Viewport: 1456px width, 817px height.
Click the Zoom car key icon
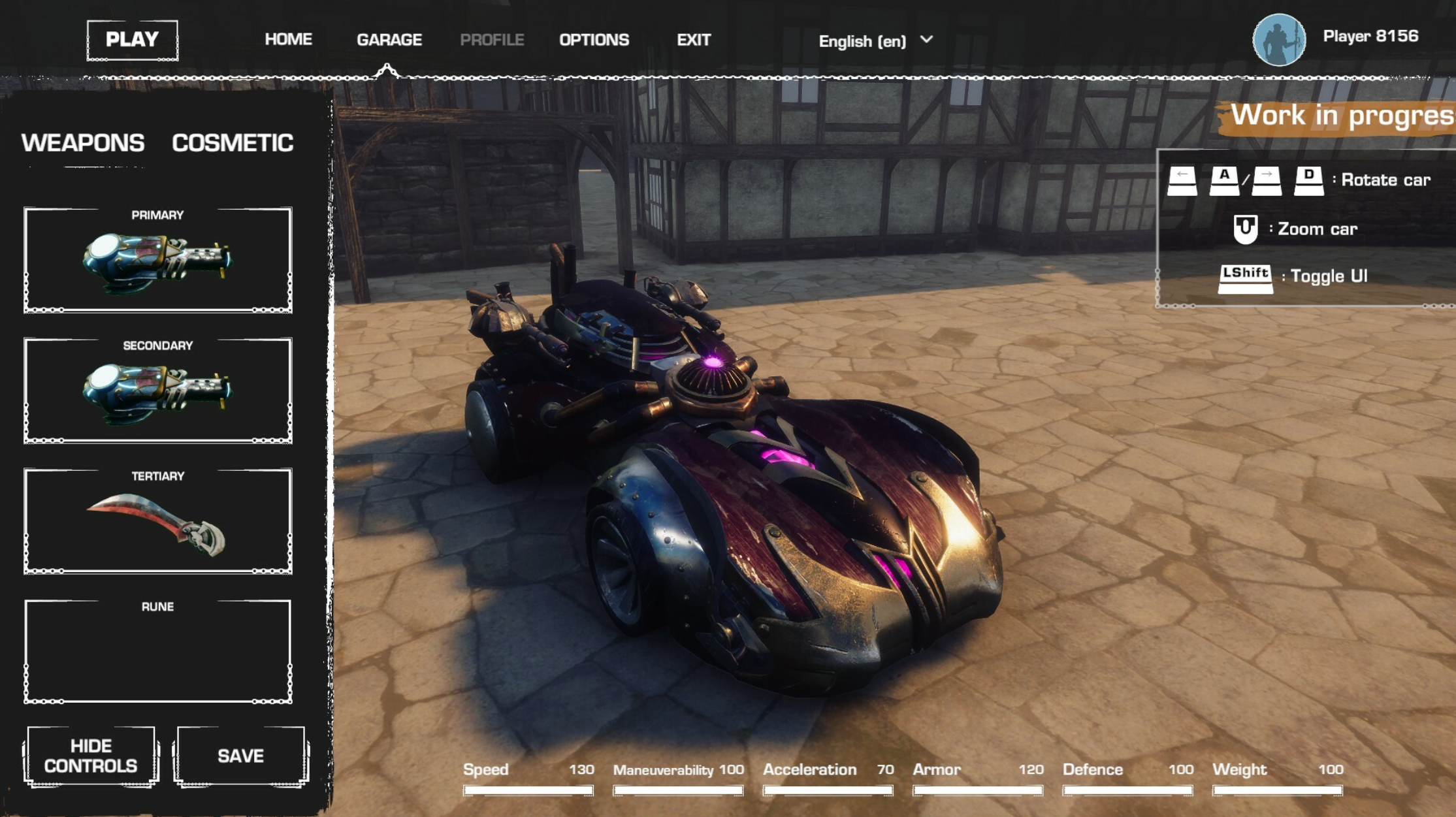(x=1245, y=229)
